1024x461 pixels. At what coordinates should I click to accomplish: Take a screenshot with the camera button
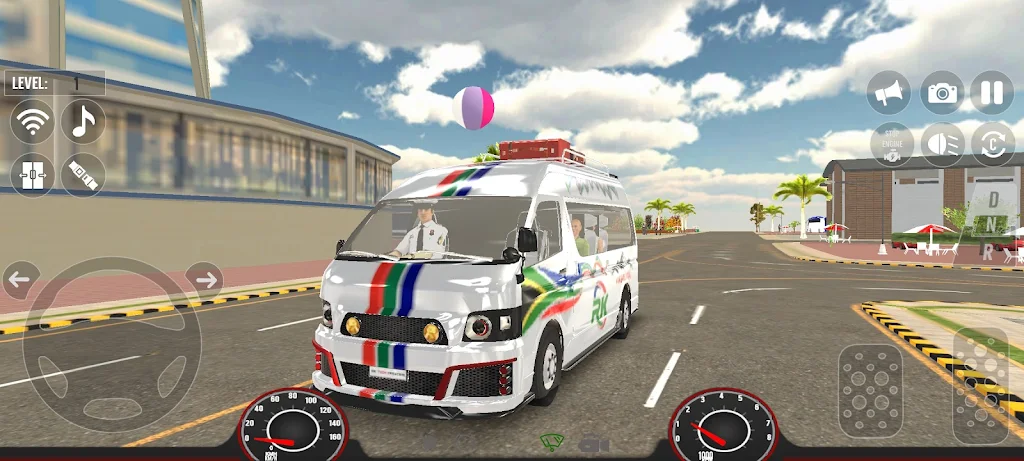point(942,93)
